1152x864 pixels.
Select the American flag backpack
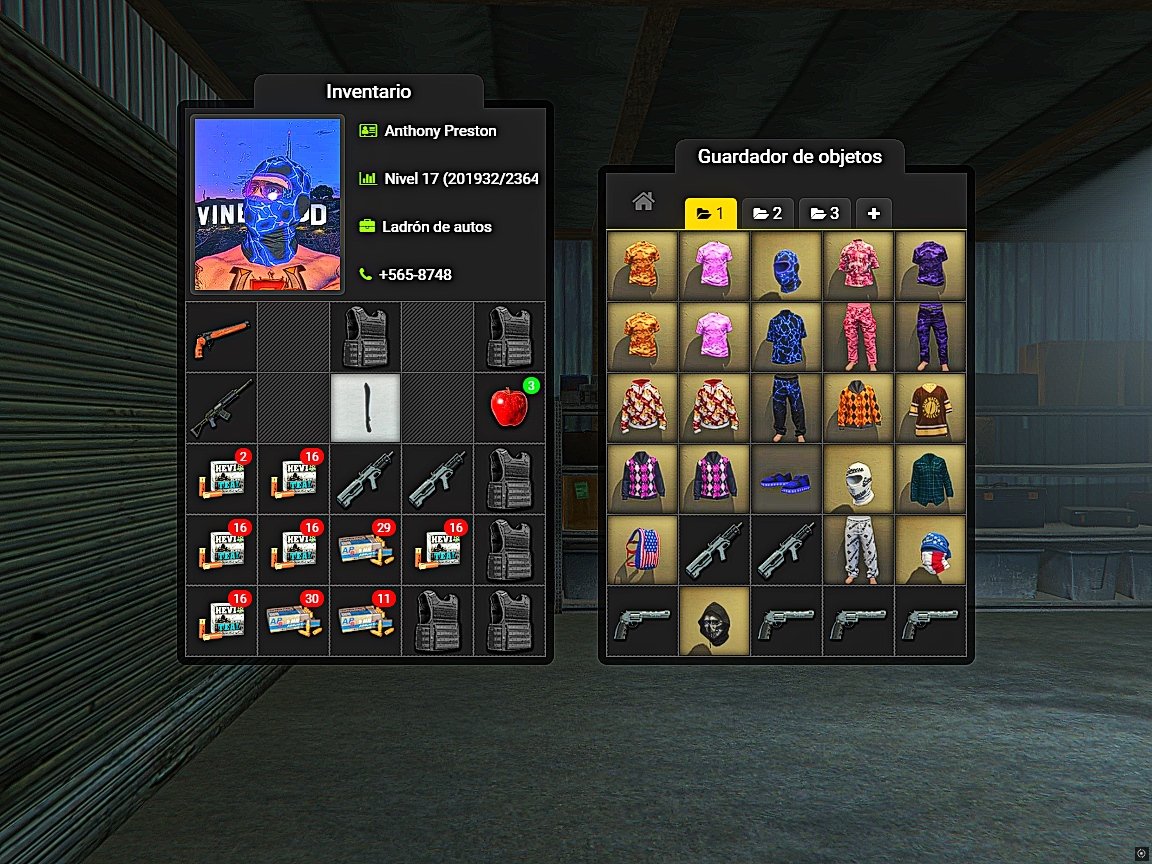[x=642, y=550]
